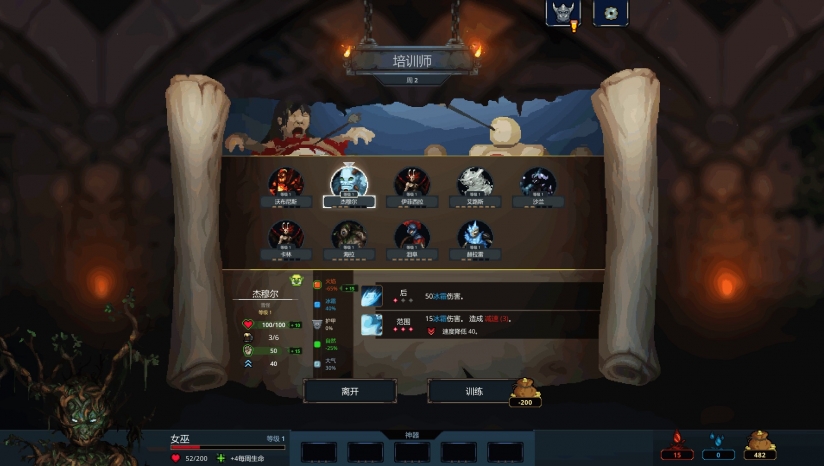Image resolution: width=824 pixels, height=466 pixels.
Task: Train the monster with the 训练 button
Action: click(474, 391)
